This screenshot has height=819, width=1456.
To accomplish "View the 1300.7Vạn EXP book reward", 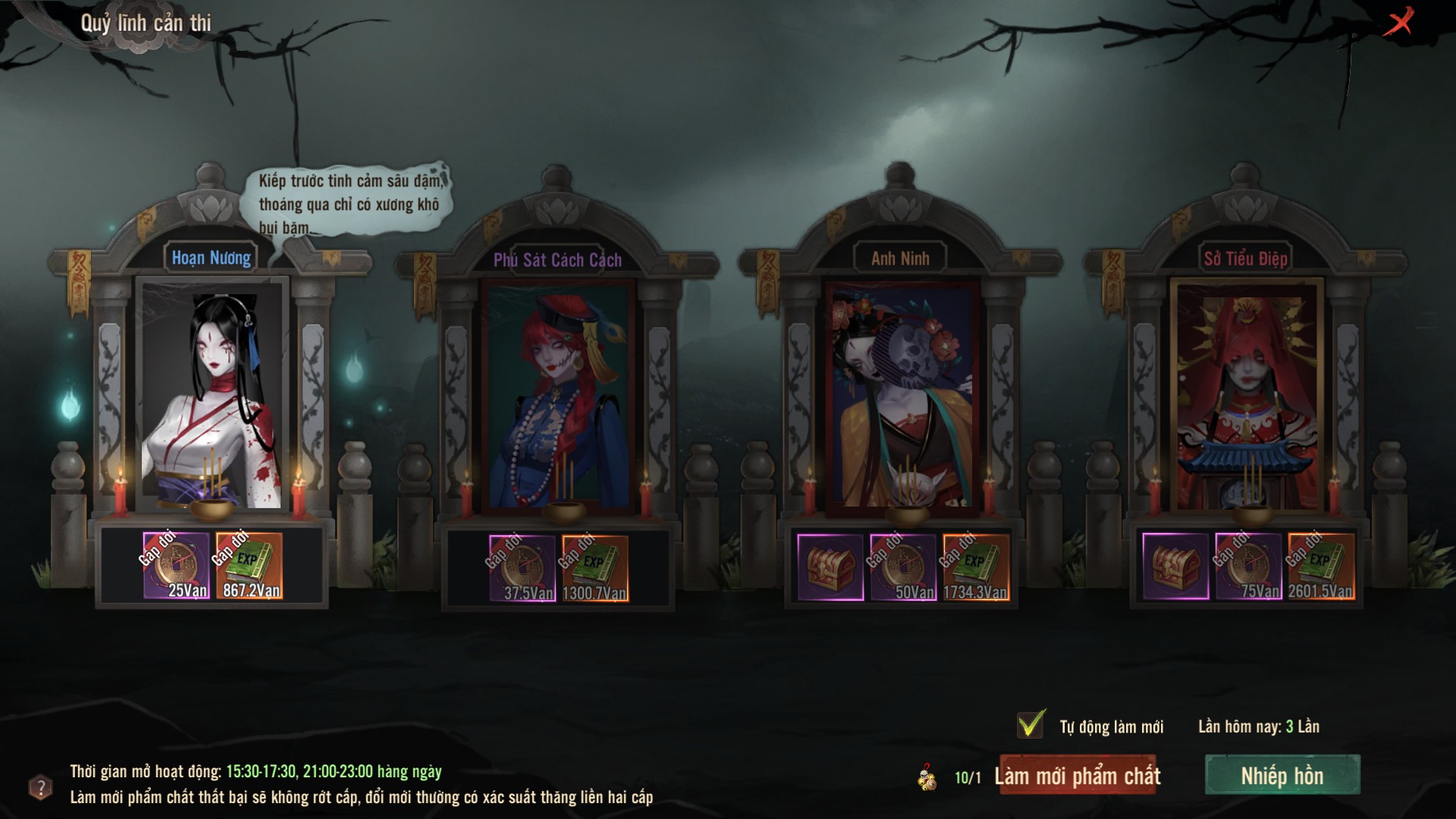I will [595, 569].
